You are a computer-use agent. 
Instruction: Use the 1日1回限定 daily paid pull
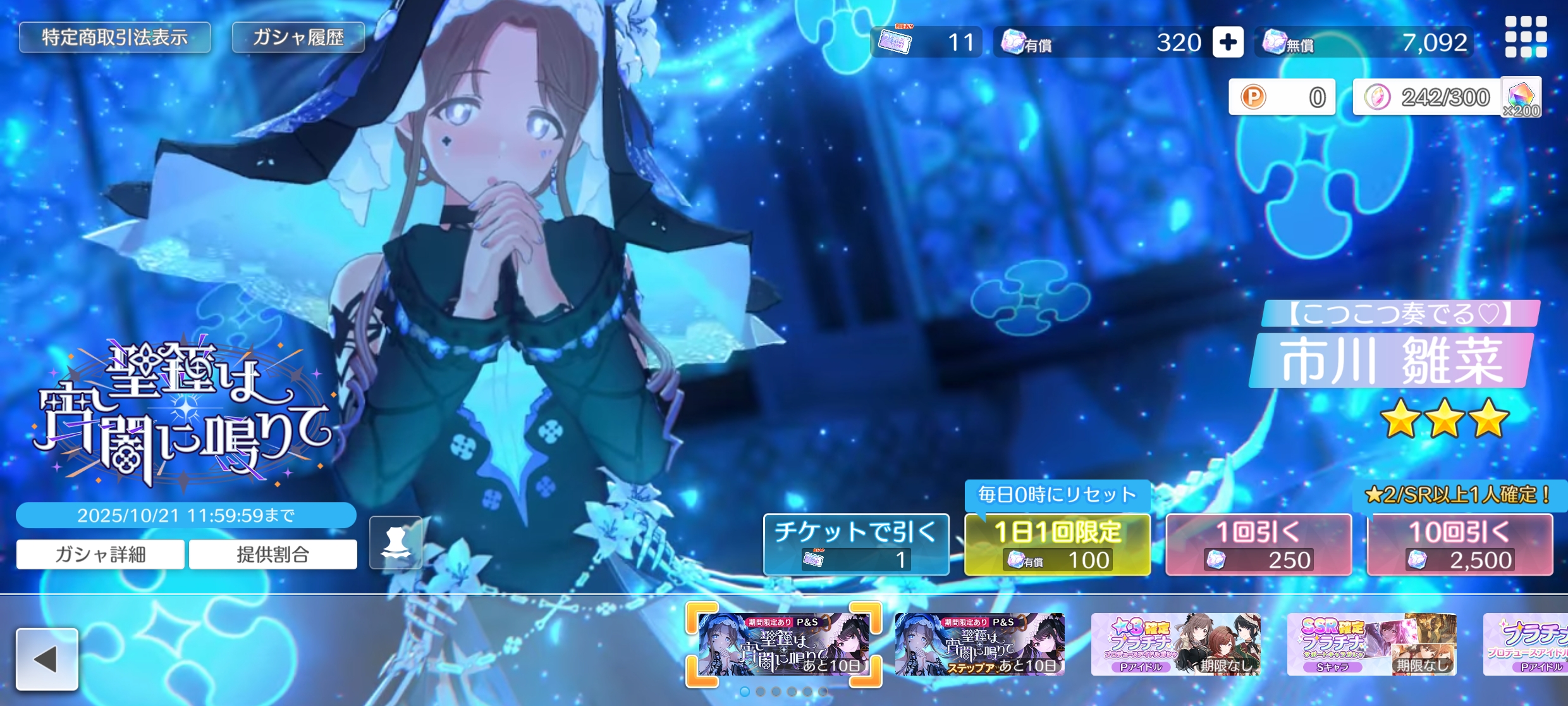tap(1057, 544)
